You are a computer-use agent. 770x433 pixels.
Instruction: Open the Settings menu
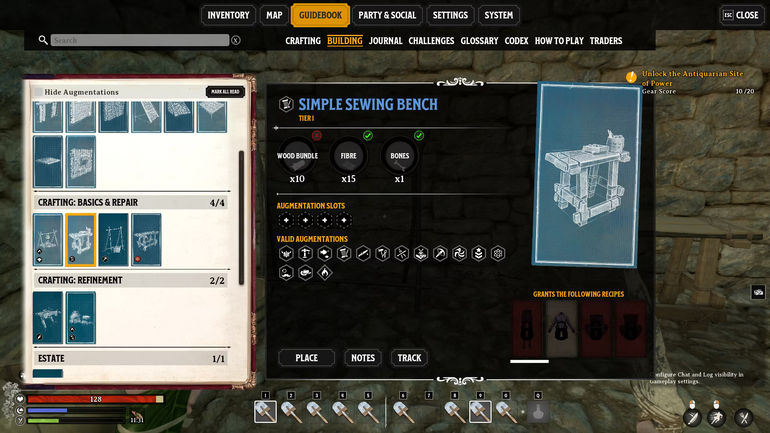click(x=450, y=15)
